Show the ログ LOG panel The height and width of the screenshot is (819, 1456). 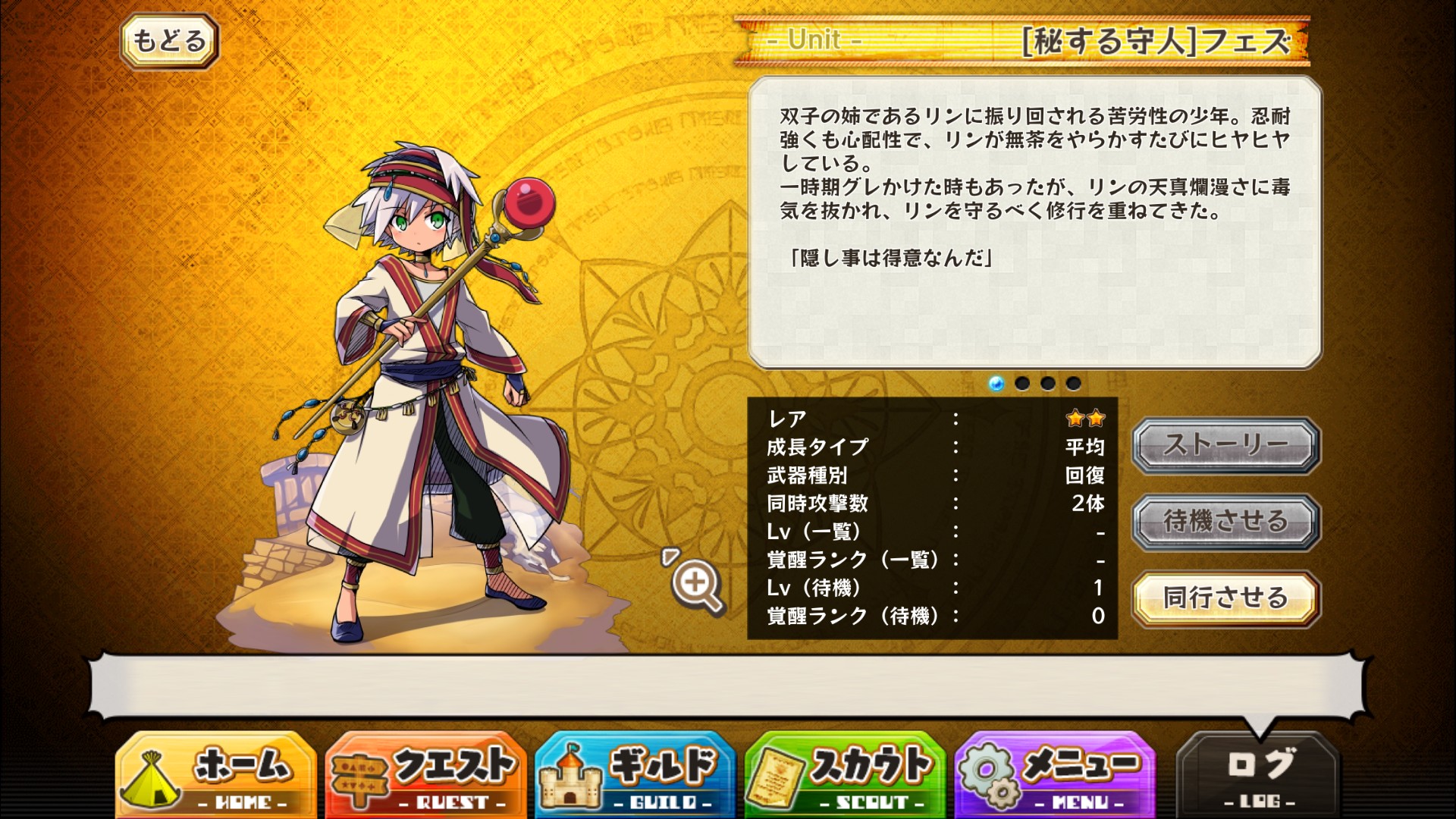1259,775
